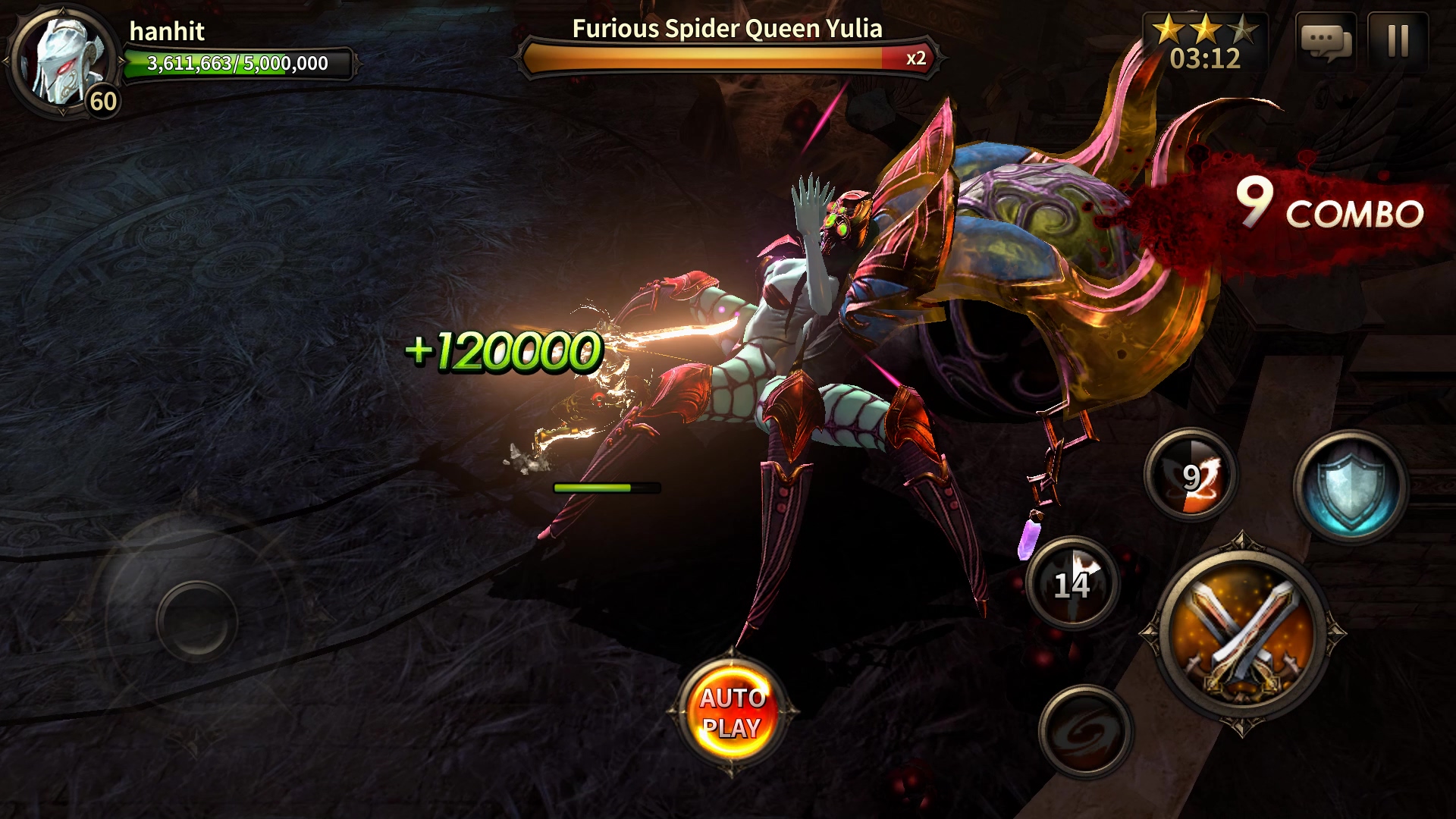Open the chat speech bubble

[1325, 41]
